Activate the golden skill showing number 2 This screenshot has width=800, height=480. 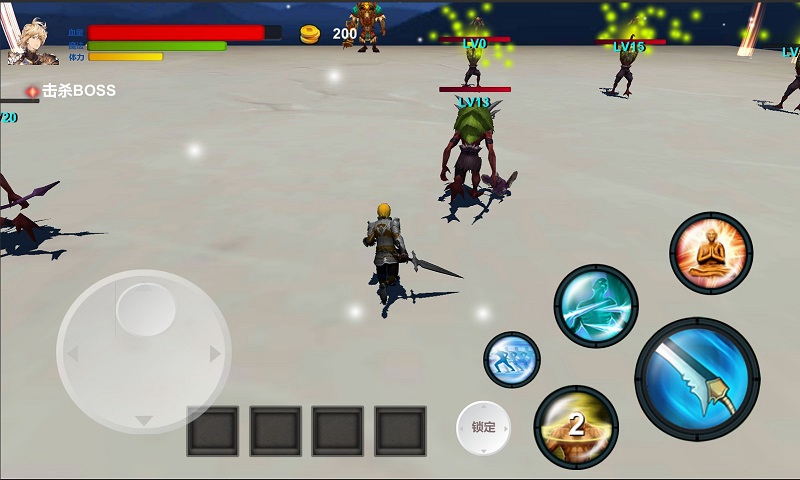click(x=575, y=426)
